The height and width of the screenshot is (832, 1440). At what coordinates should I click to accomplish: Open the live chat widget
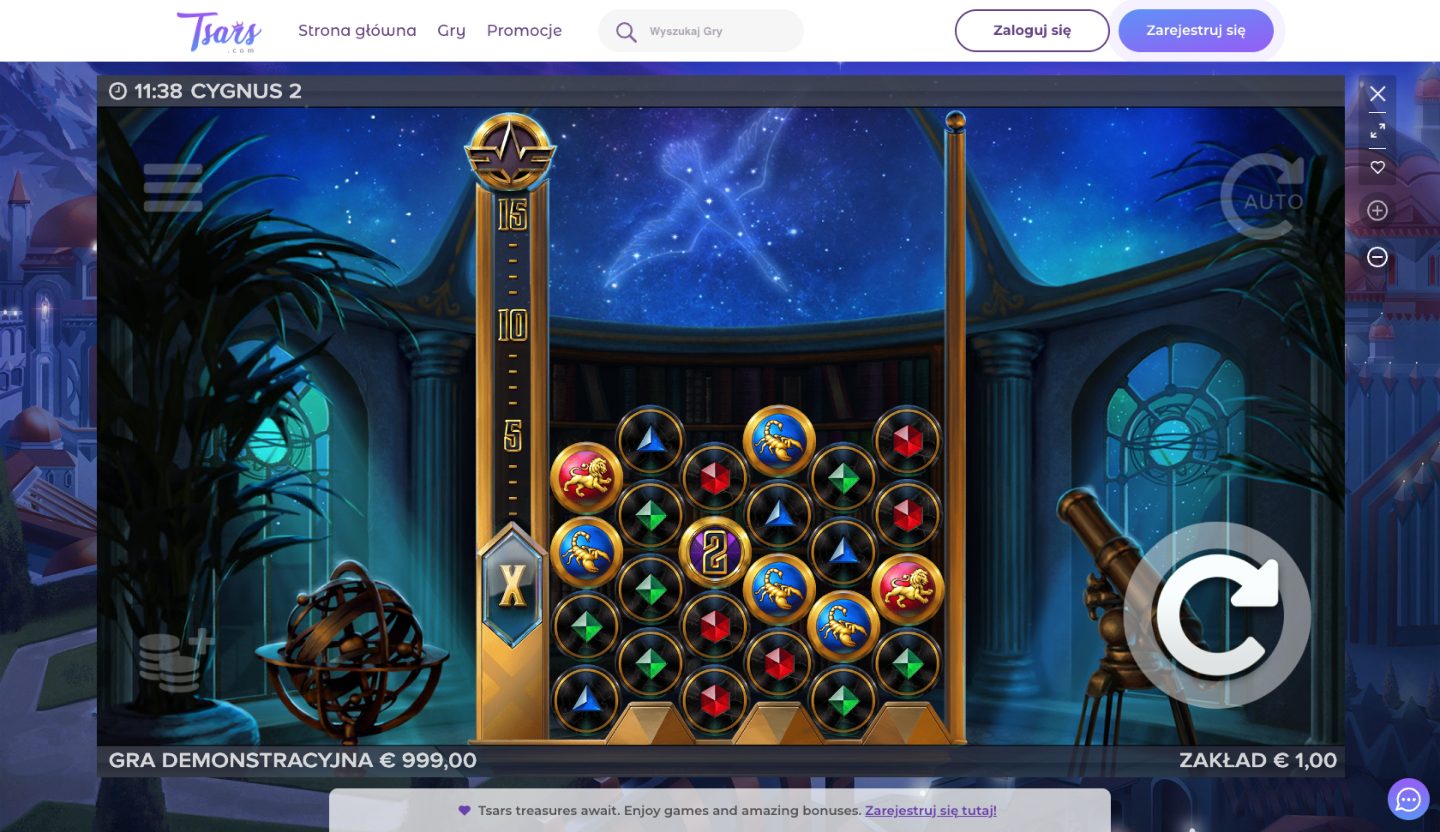[1408, 799]
